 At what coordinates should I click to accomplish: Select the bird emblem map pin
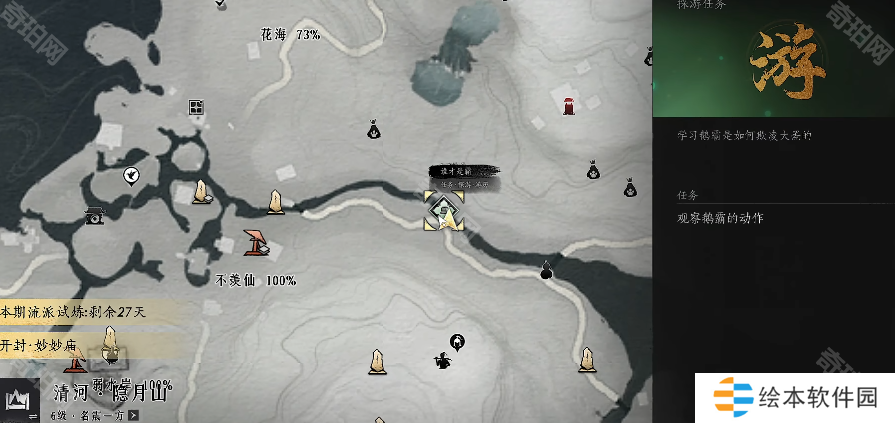click(131, 177)
